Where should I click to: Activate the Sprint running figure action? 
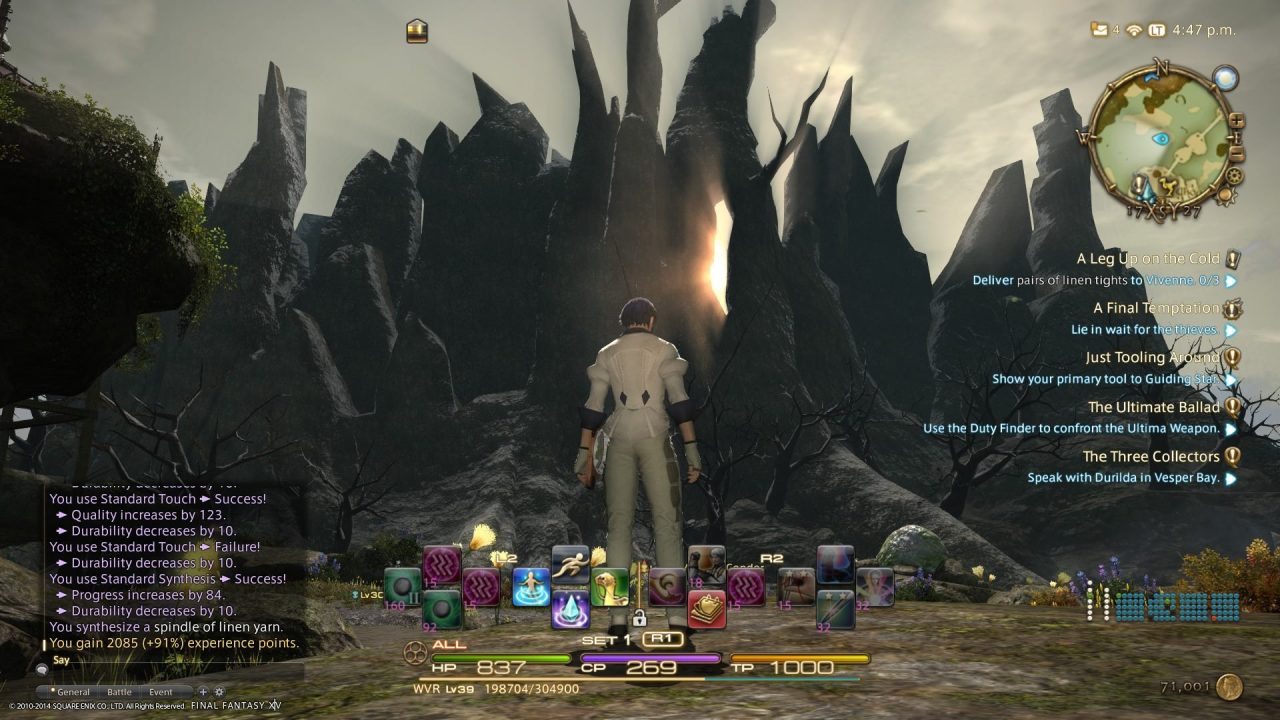(570, 564)
